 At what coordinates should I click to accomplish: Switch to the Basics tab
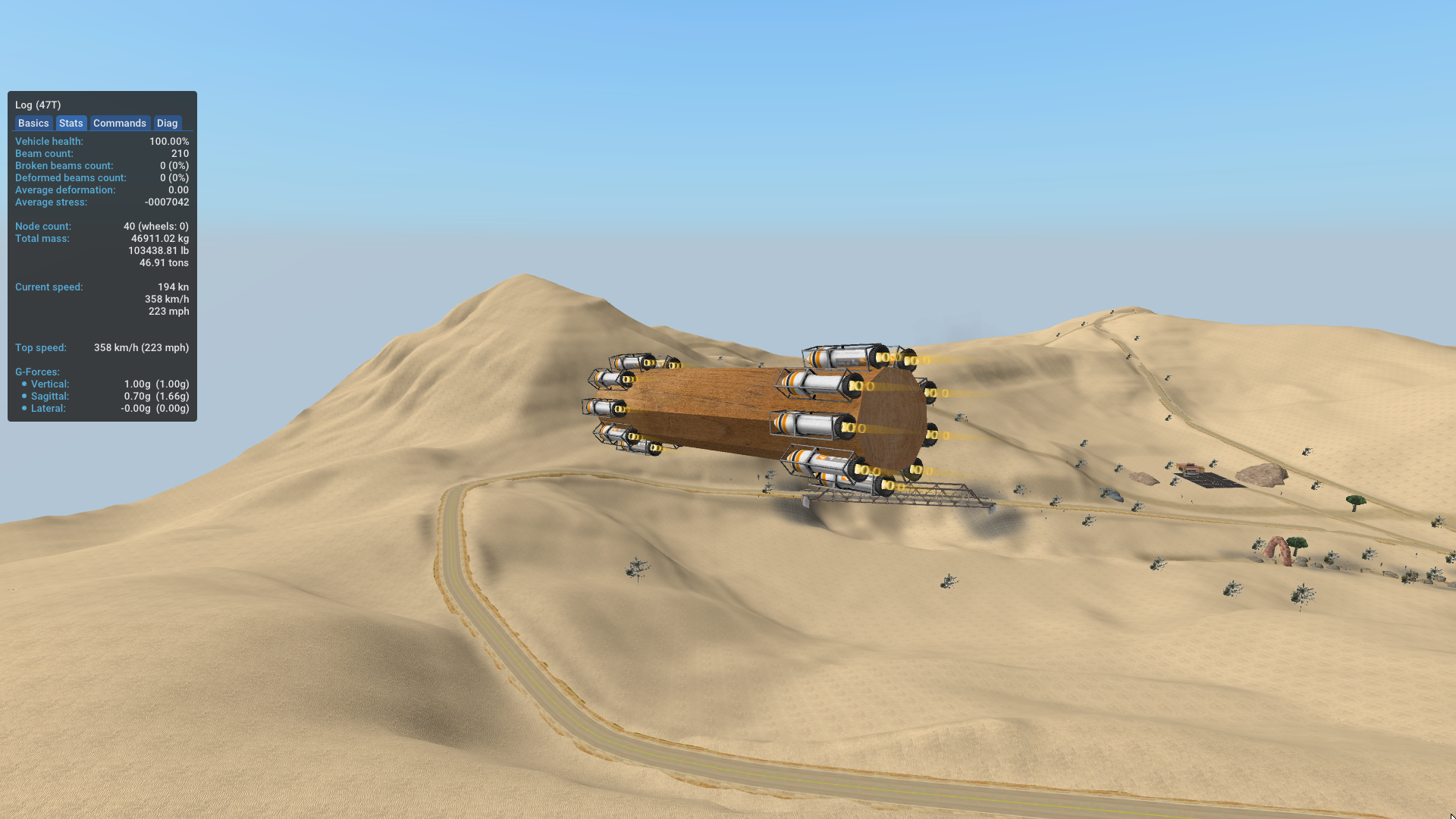33,123
